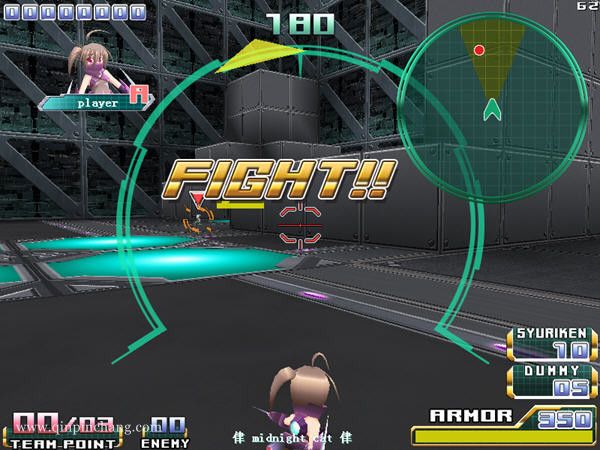600x450 pixels.
Task: Click the player character portrait
Action: coord(88,65)
